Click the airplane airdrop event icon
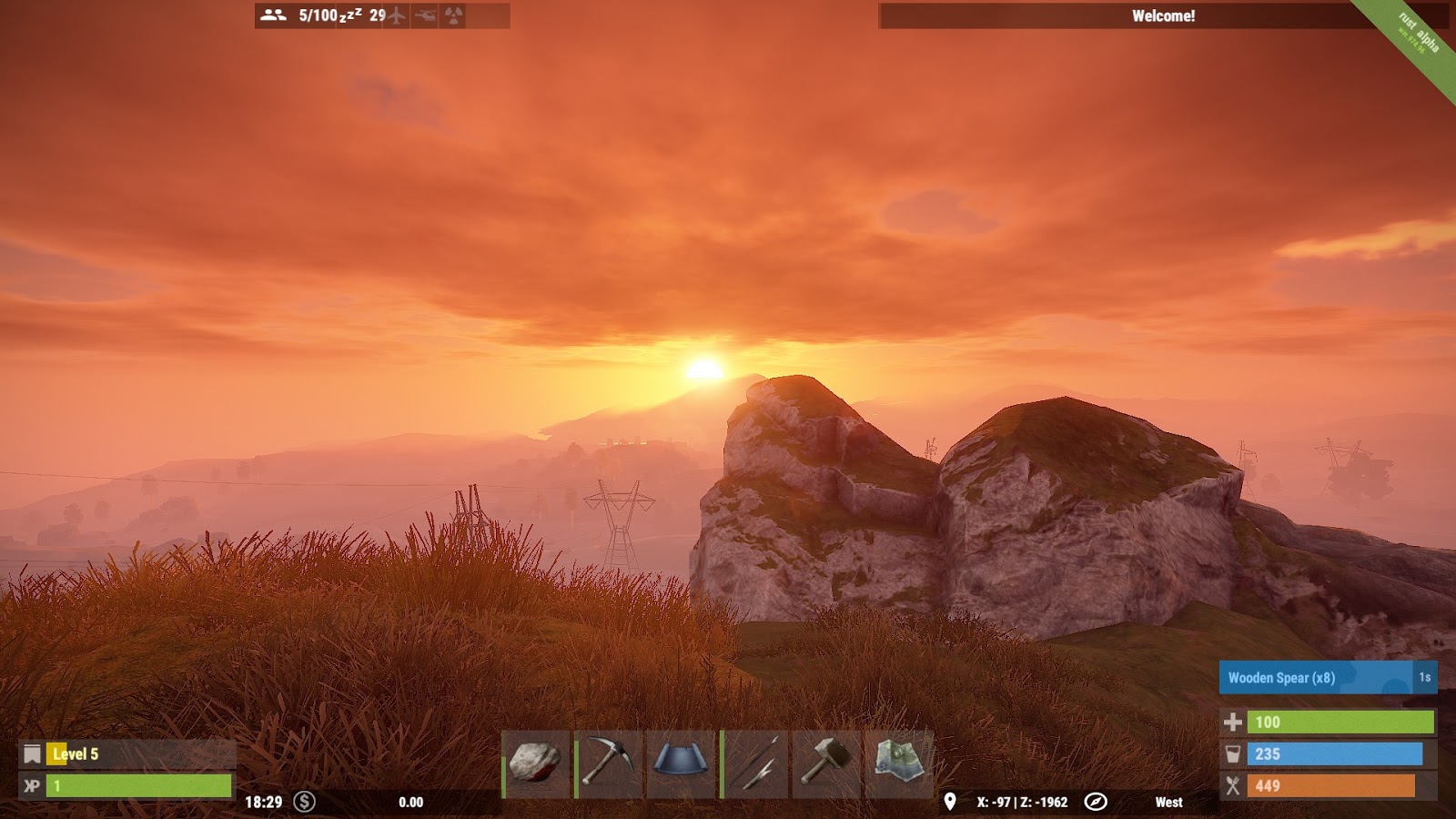 click(x=395, y=15)
